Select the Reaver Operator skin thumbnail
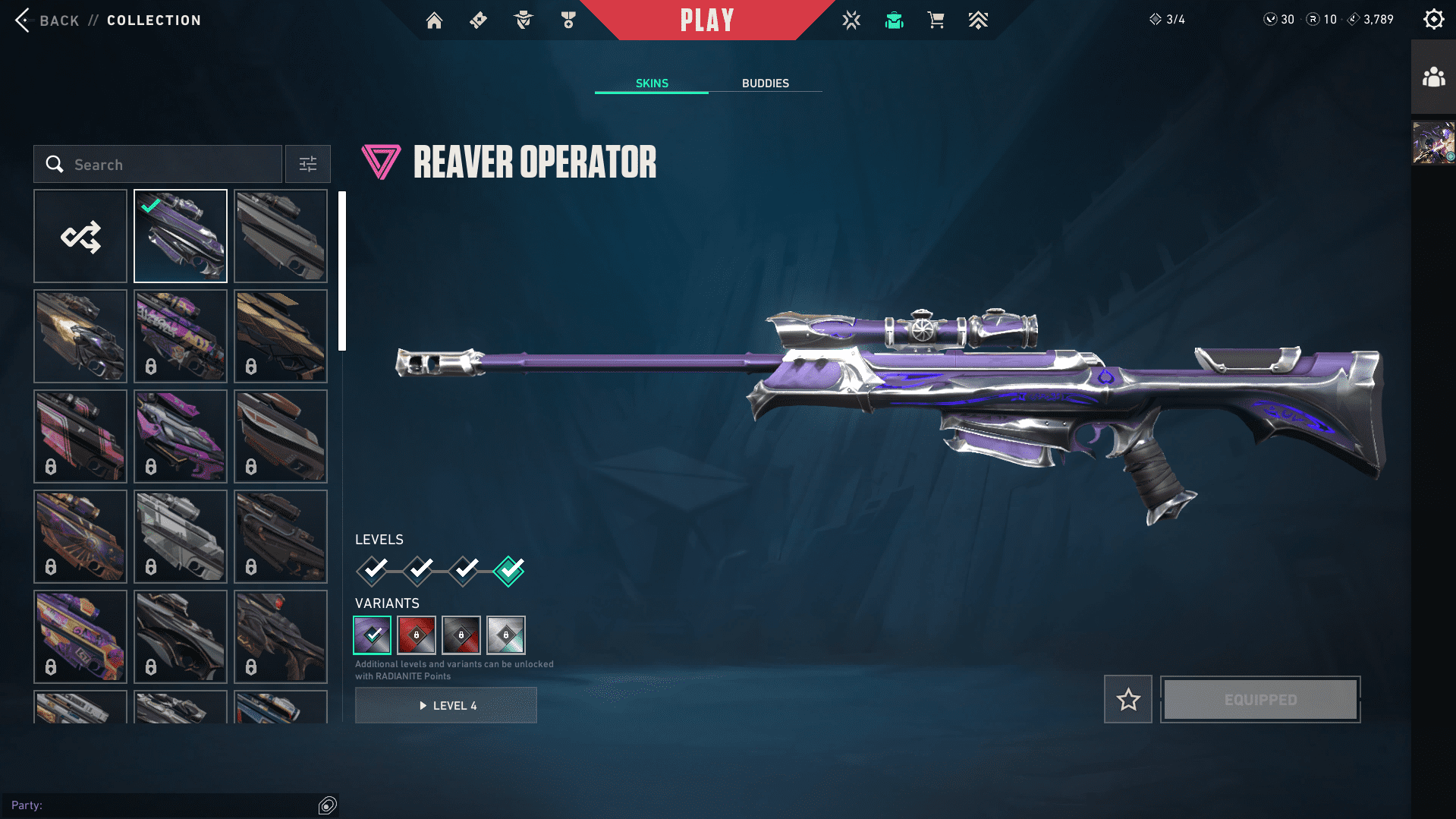This screenshot has height=819, width=1456. [x=181, y=237]
